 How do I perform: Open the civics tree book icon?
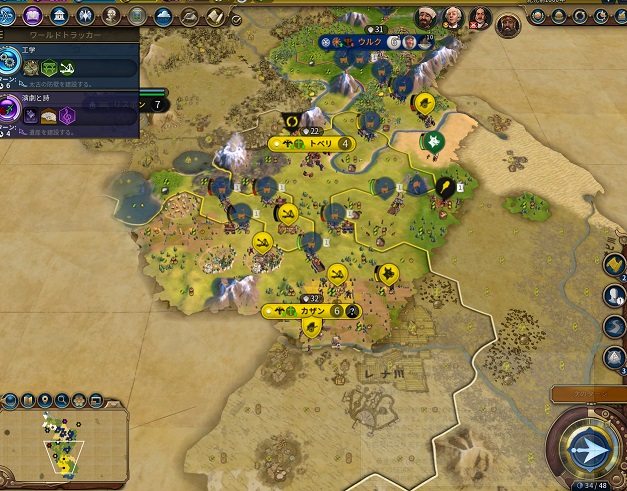33,15
